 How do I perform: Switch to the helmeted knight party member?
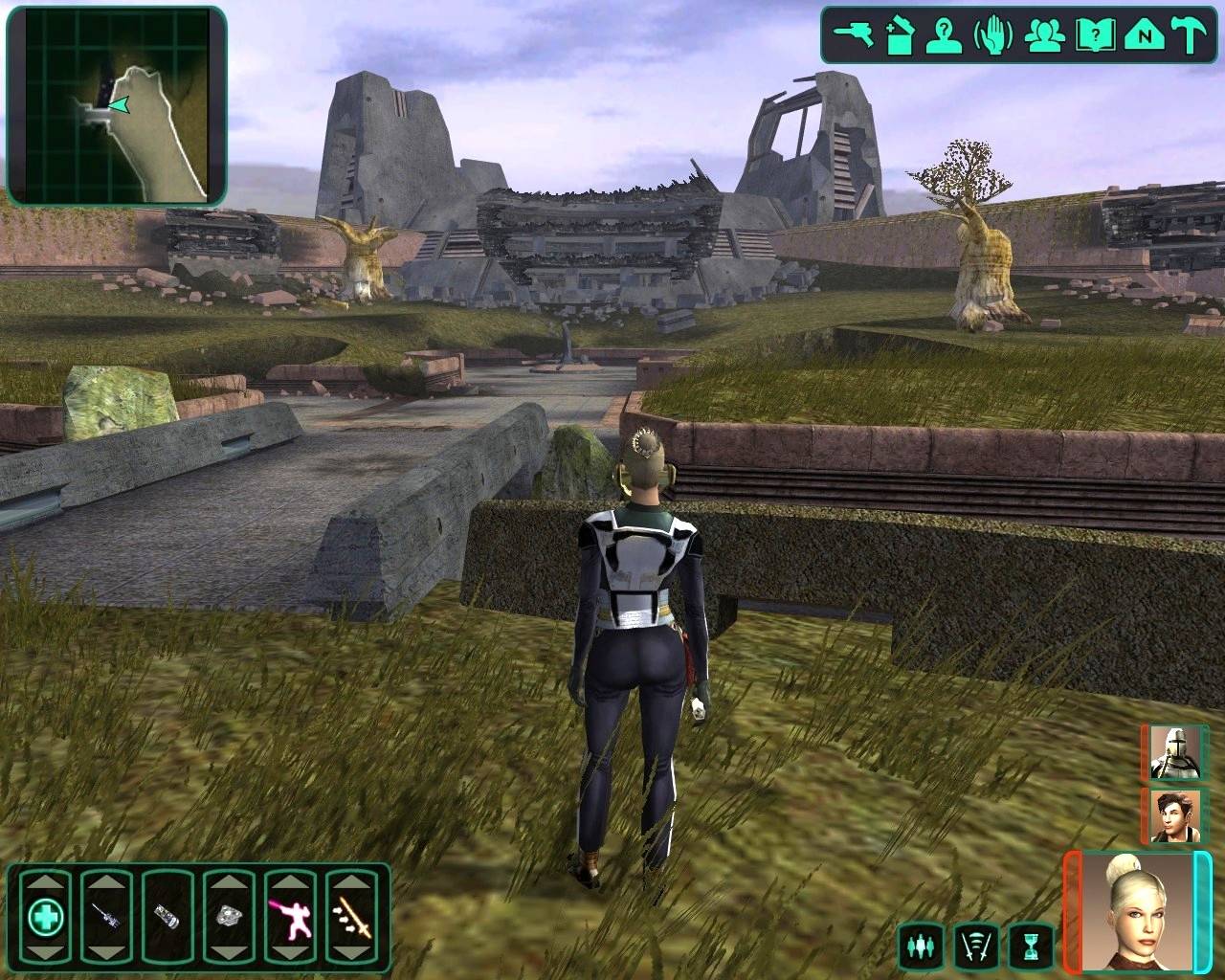tap(1174, 753)
